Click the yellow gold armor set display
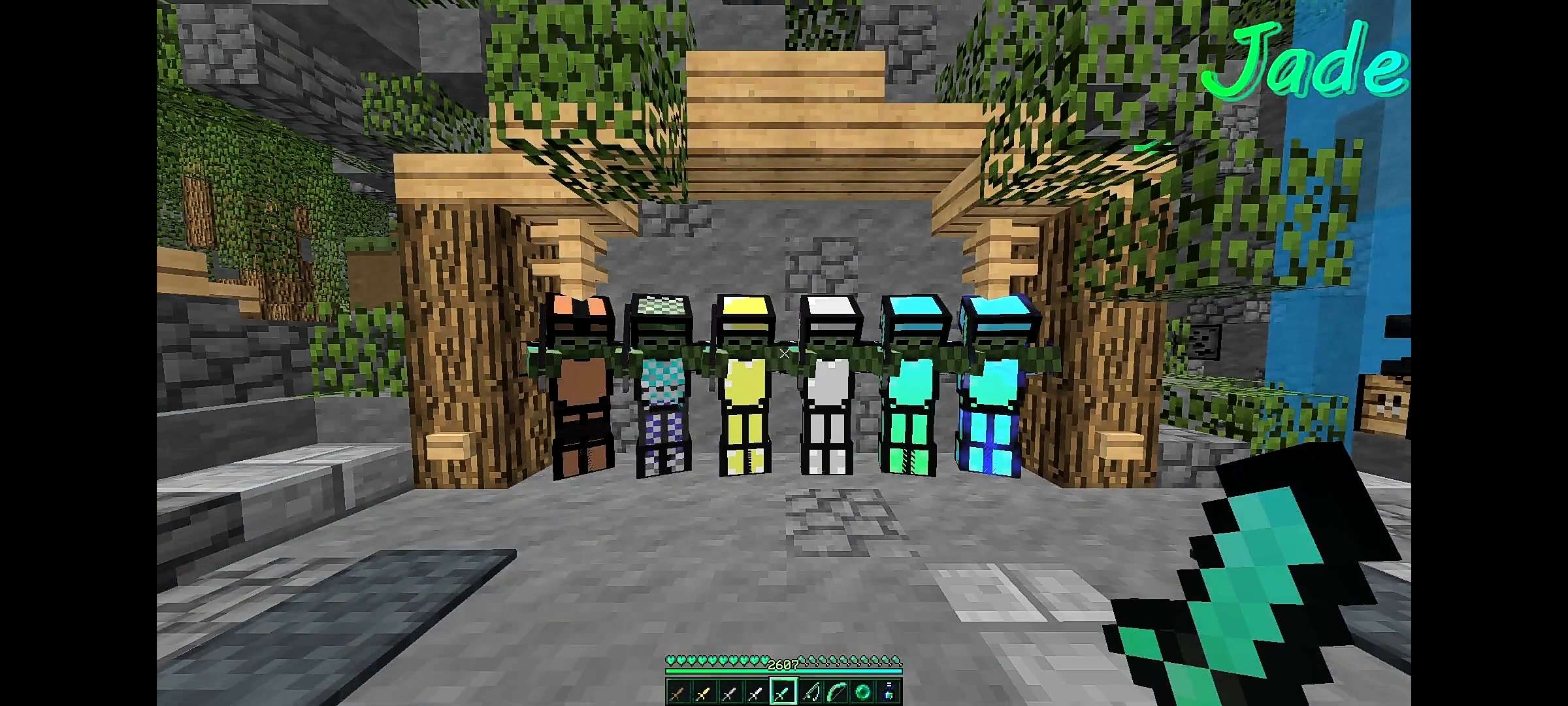 click(745, 392)
